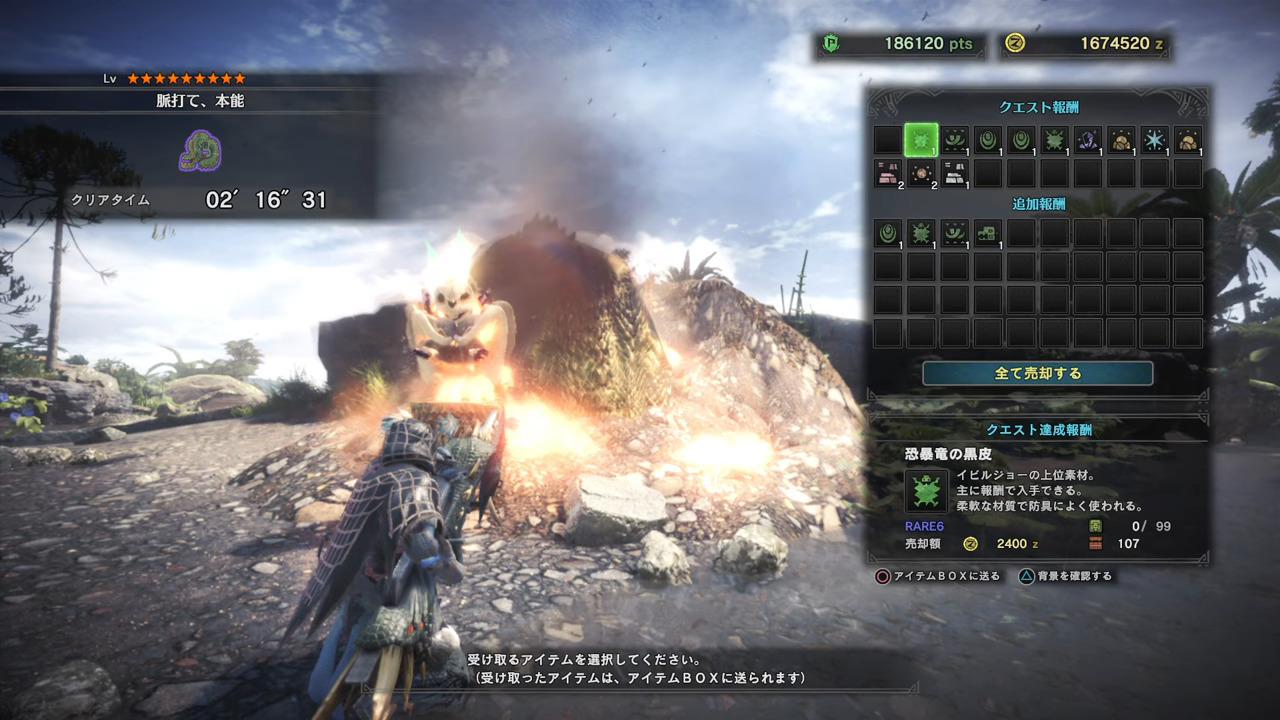Choose the fang icon under 追加報酬

(x=954, y=233)
